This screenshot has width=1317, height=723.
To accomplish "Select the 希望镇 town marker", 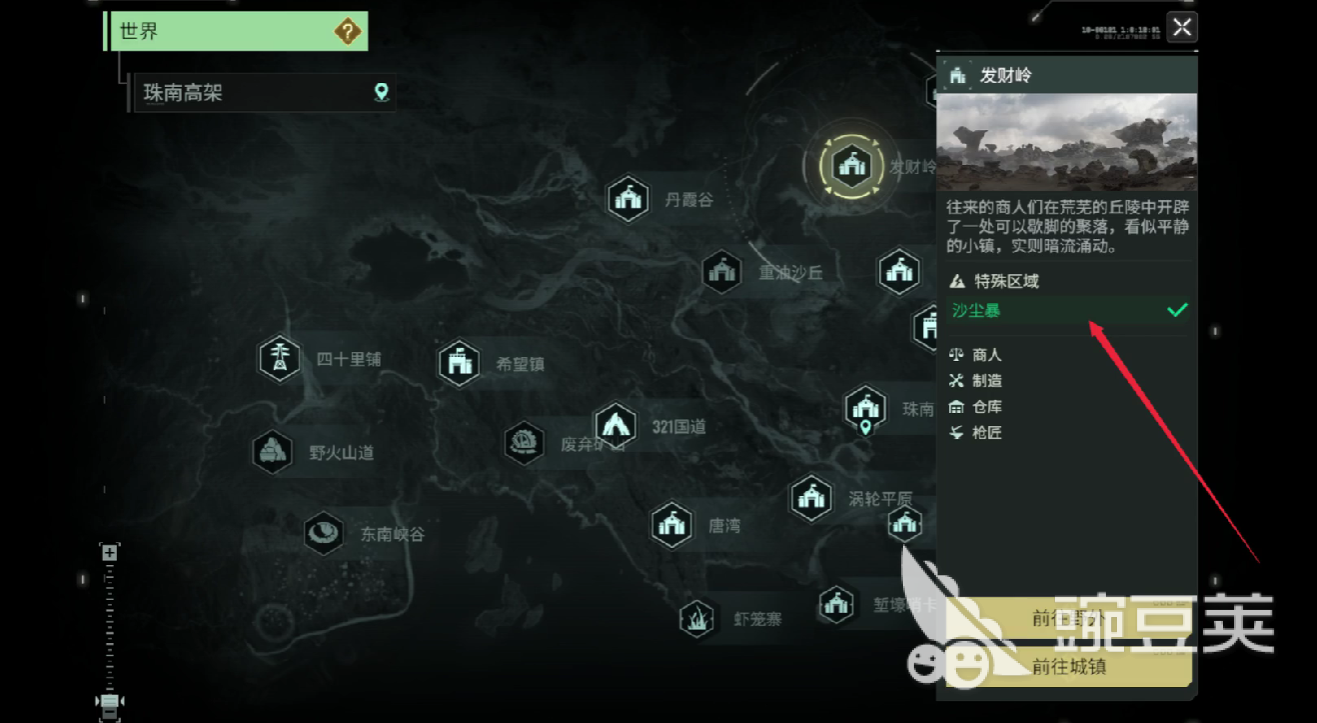I will (x=460, y=364).
